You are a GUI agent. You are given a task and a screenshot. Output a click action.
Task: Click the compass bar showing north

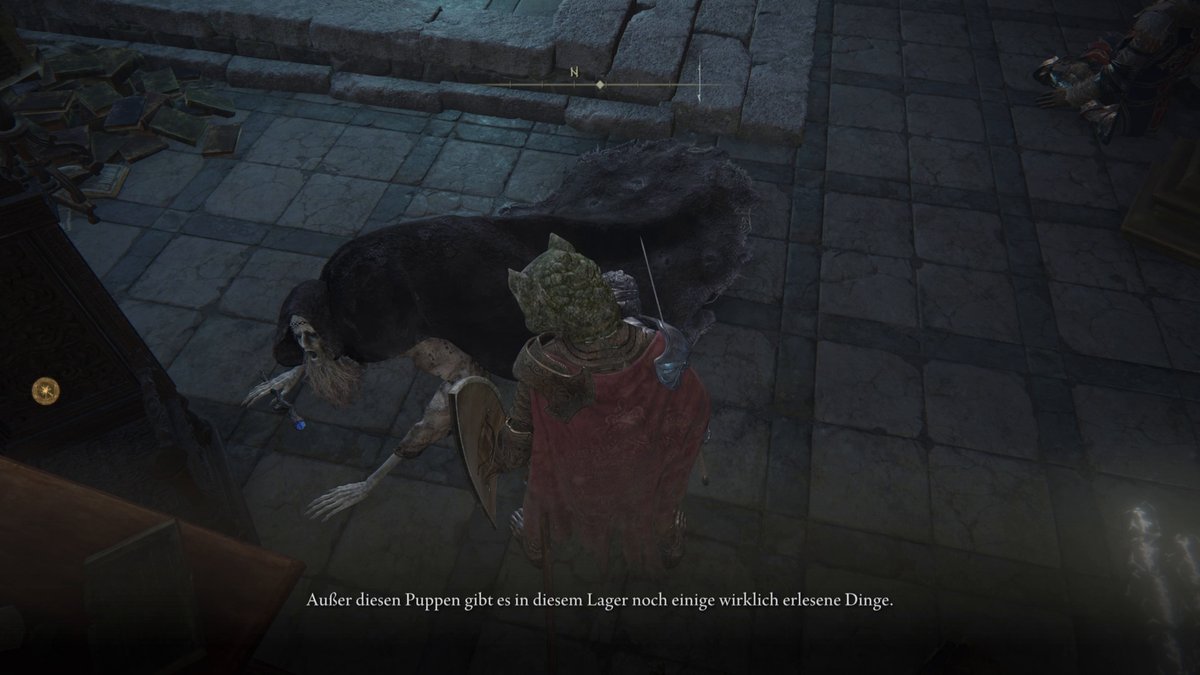[600, 85]
